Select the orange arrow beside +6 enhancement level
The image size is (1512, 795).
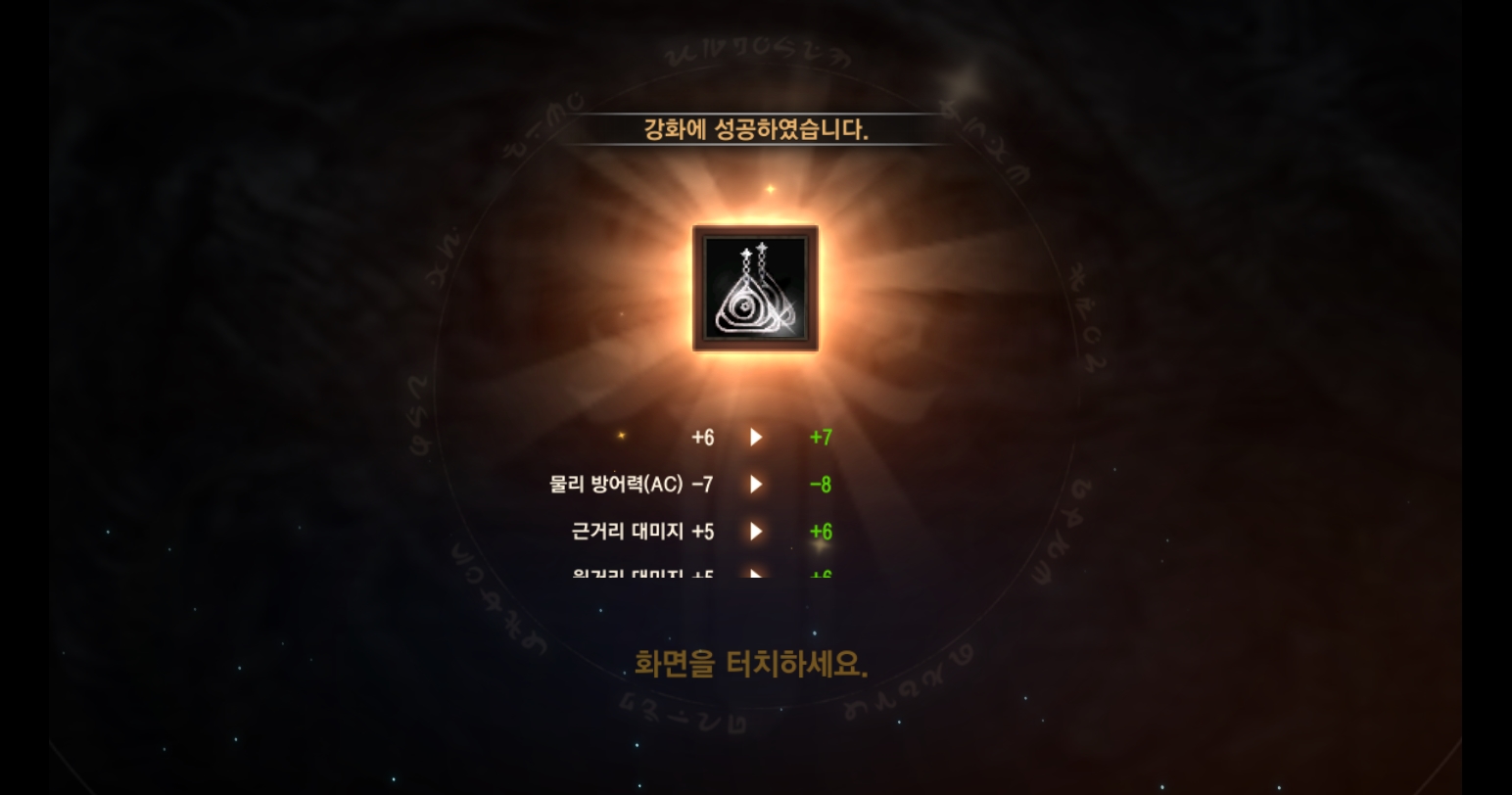pyautogui.click(x=755, y=437)
